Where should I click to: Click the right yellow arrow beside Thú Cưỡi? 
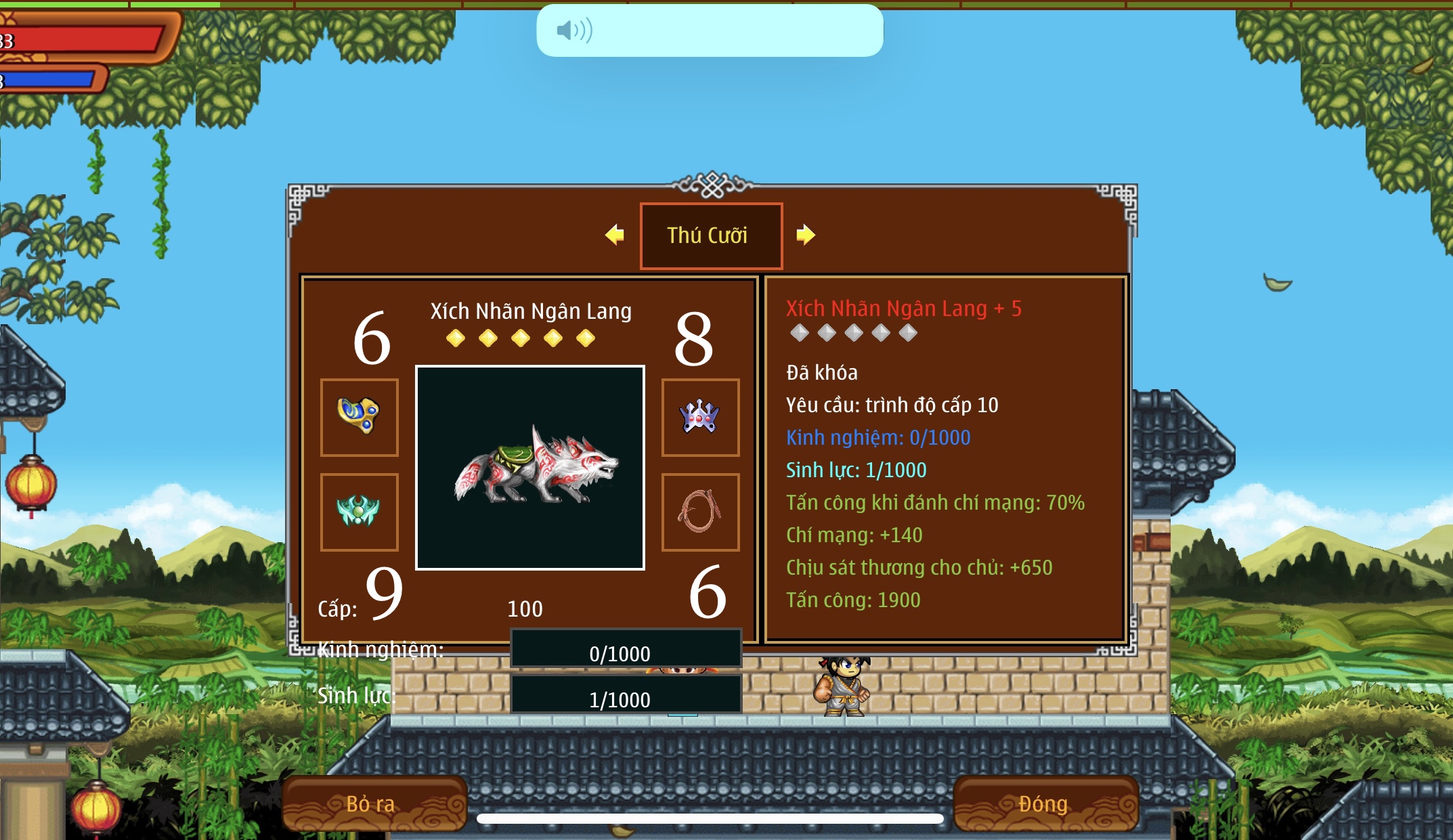805,235
